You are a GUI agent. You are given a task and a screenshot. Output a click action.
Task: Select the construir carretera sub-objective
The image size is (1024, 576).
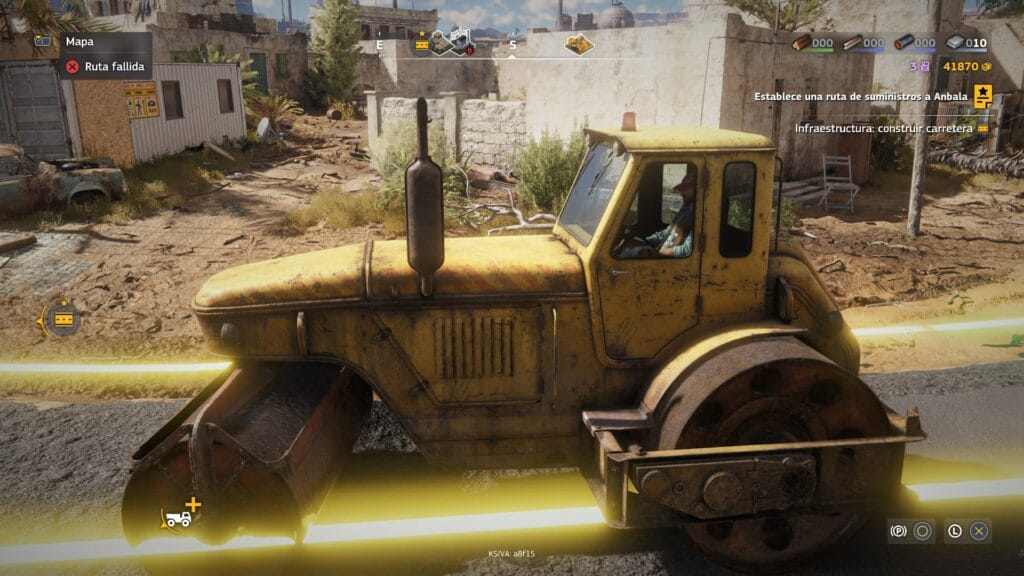pos(884,128)
